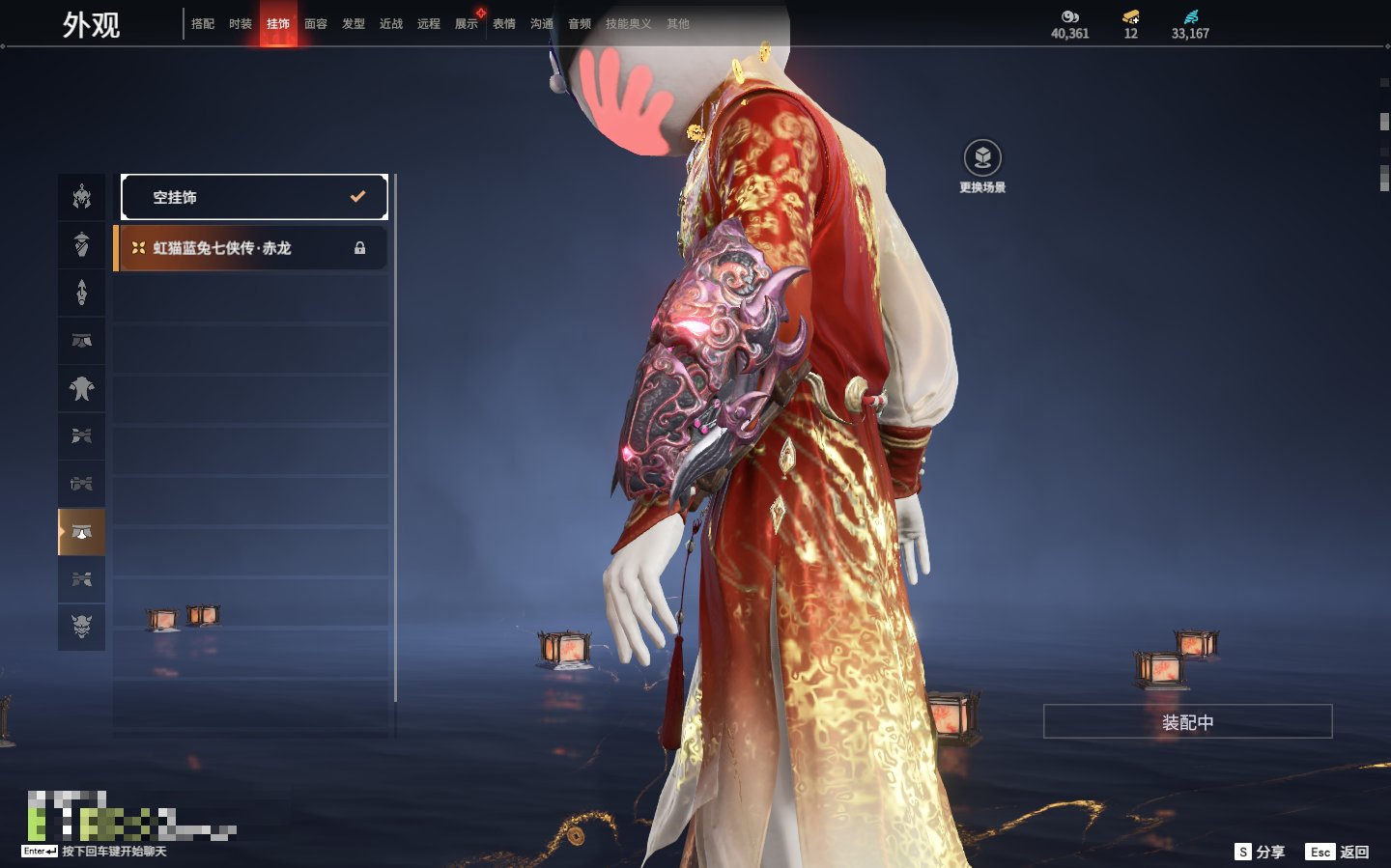Switch to the 远程 ranged tab
The image size is (1391, 868).
click(x=429, y=24)
